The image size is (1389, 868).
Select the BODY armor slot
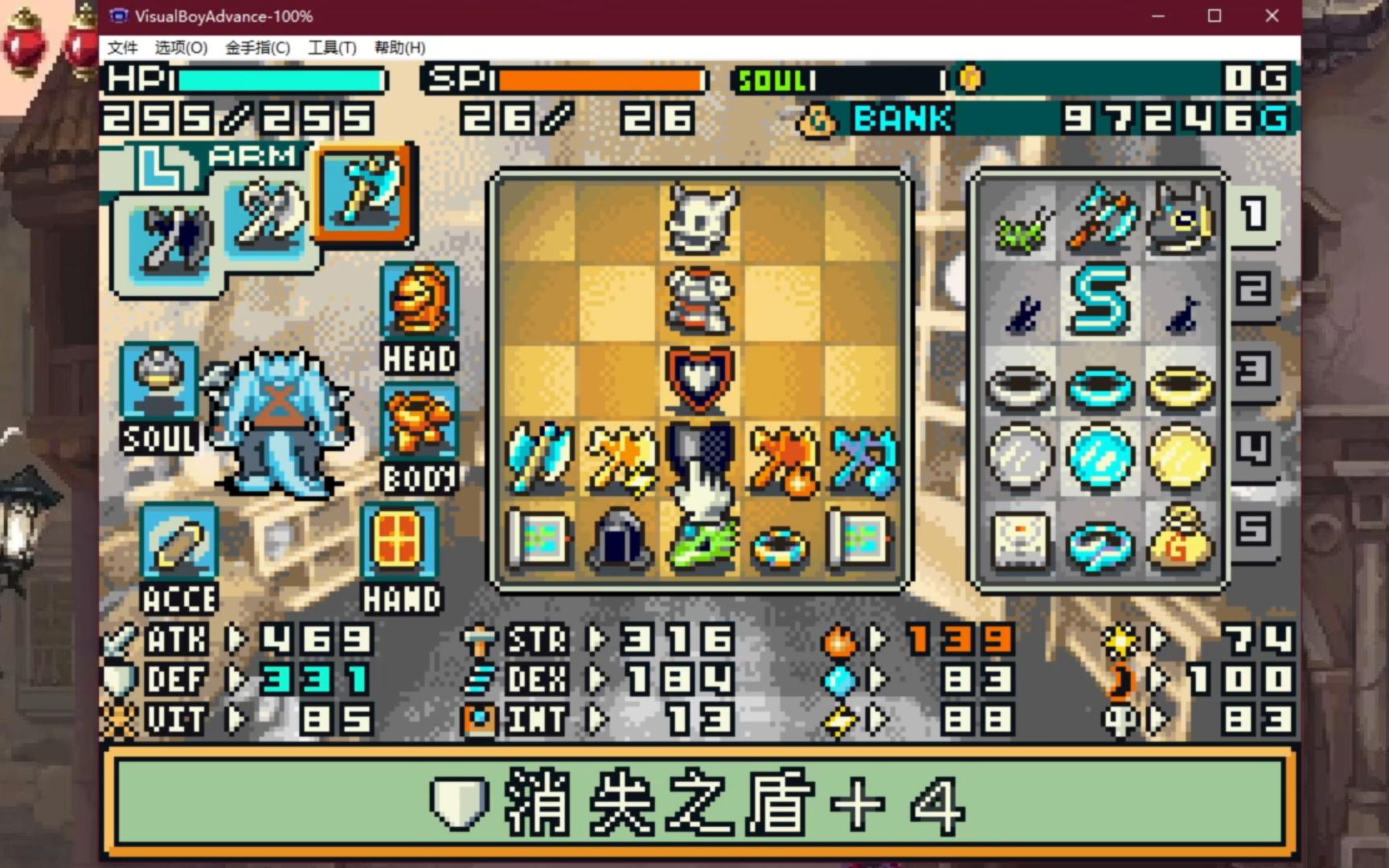(x=419, y=424)
